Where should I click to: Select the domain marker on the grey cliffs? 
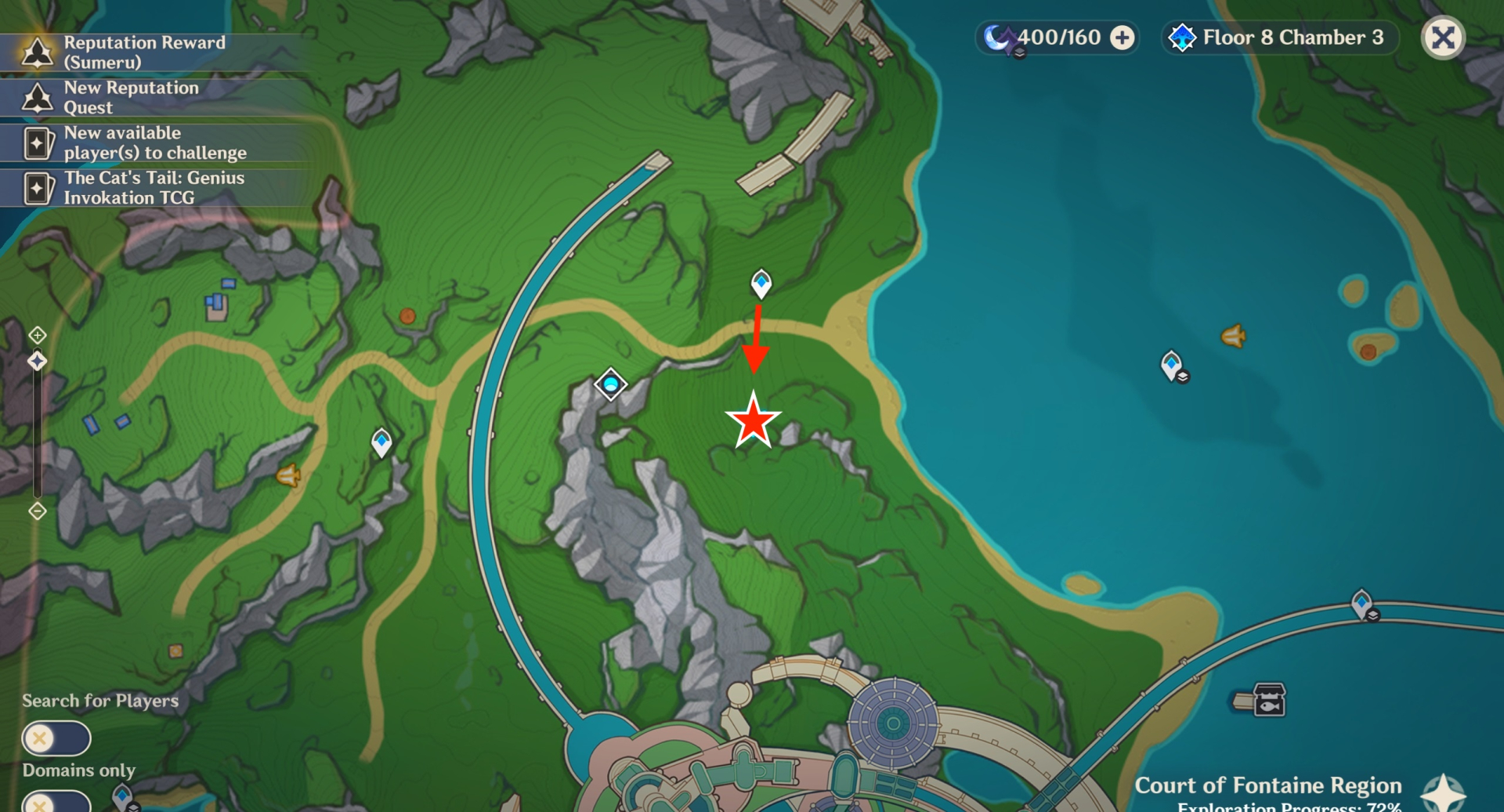610,384
